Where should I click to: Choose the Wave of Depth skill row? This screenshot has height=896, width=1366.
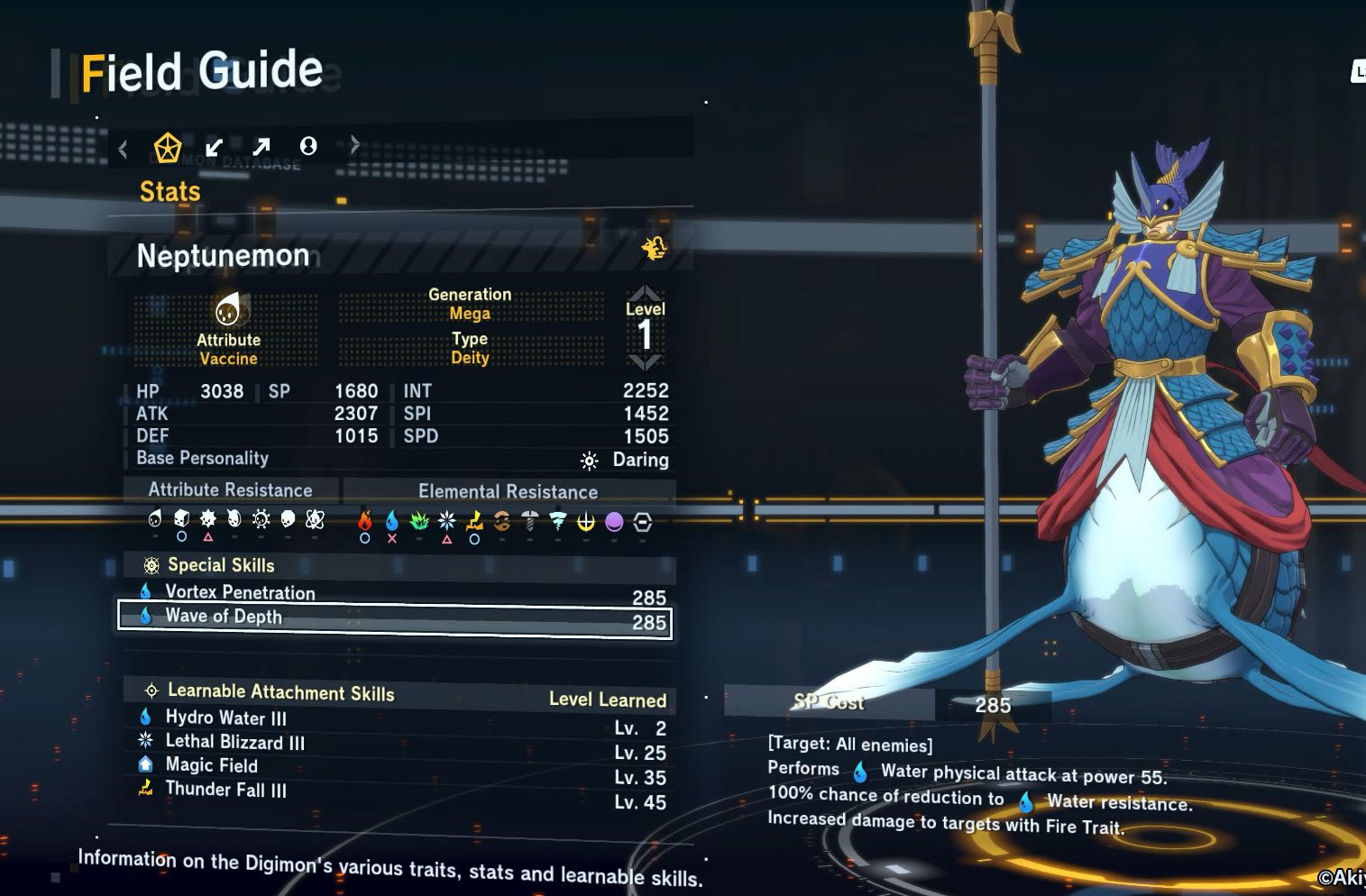tap(397, 618)
